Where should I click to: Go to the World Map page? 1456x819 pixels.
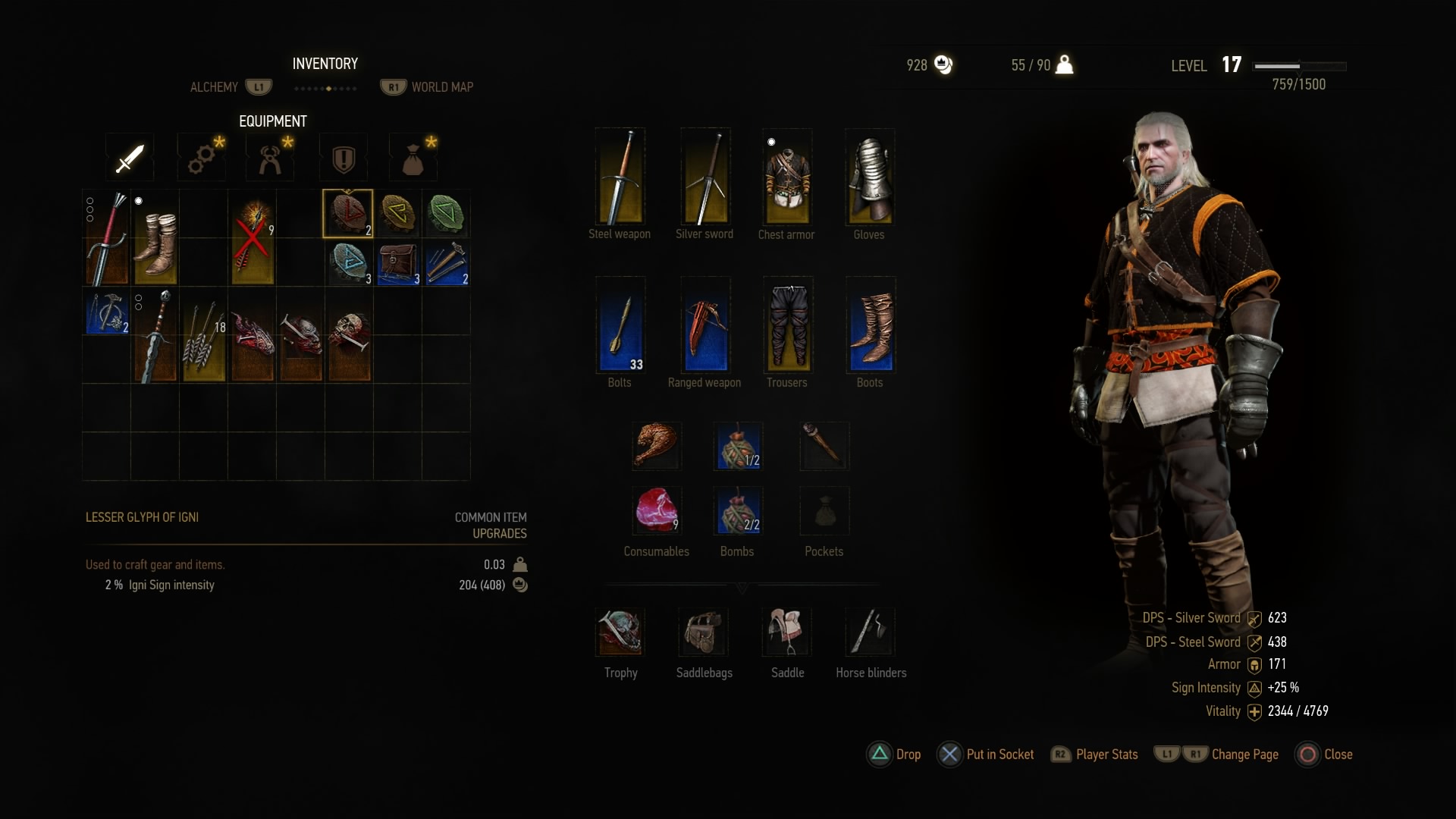click(x=441, y=87)
